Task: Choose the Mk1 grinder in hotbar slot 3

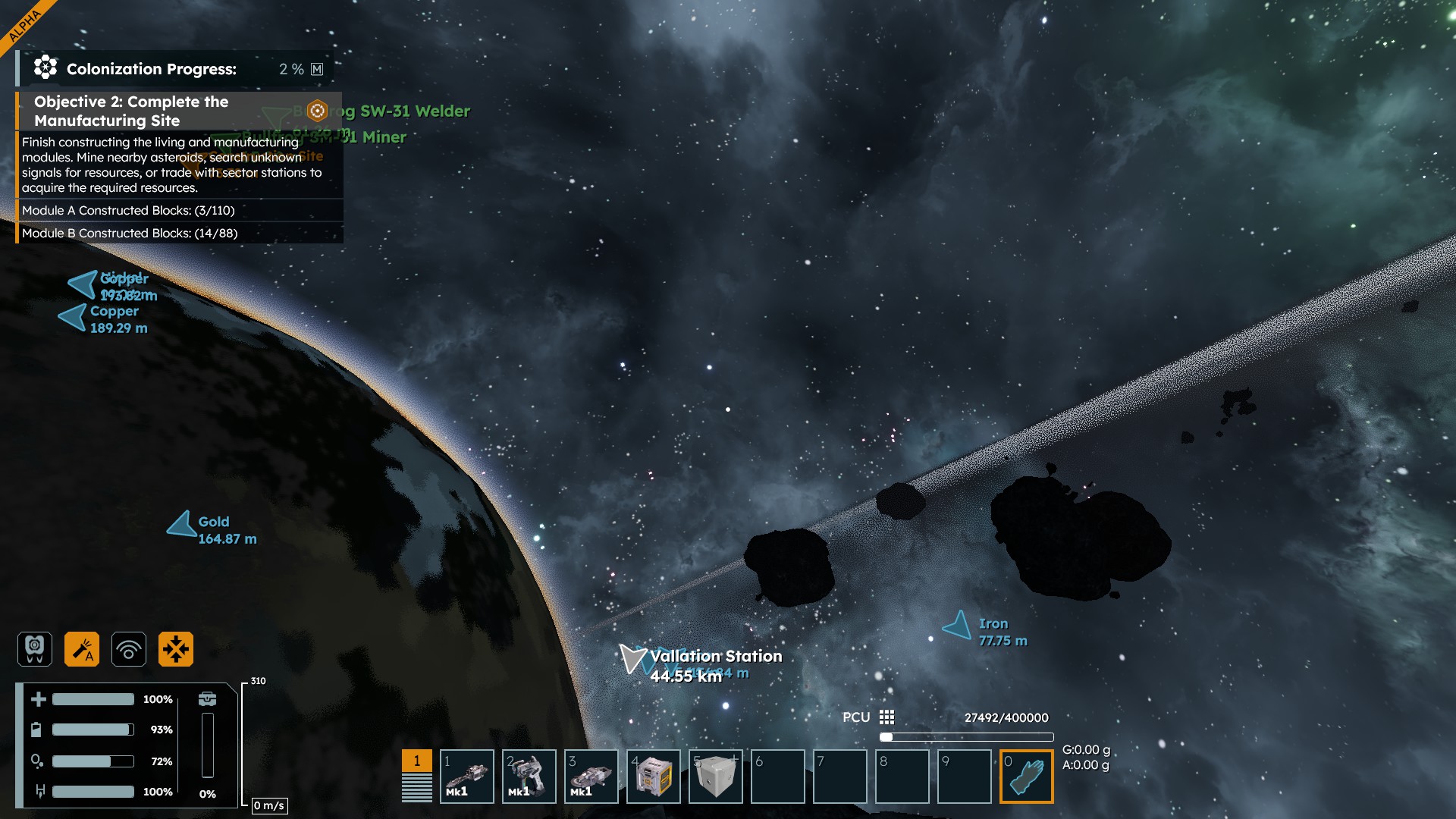Action: [x=591, y=777]
